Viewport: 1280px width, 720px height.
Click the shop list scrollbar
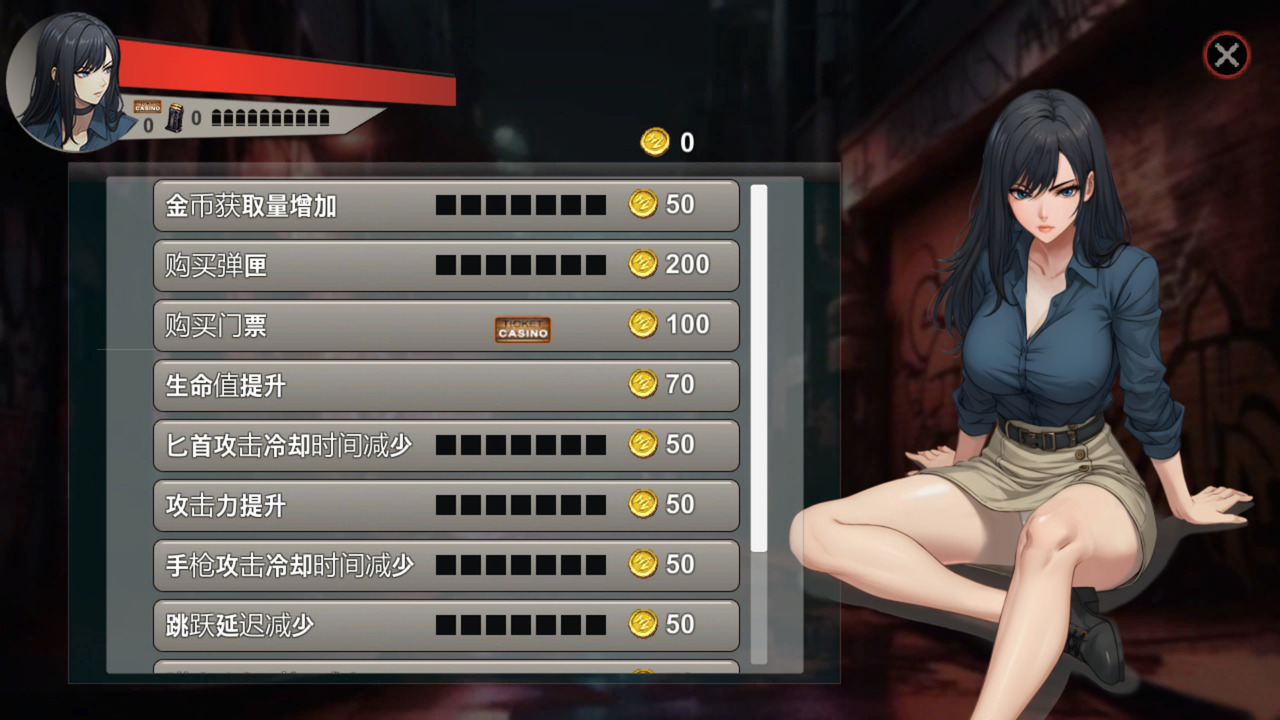[x=759, y=368]
